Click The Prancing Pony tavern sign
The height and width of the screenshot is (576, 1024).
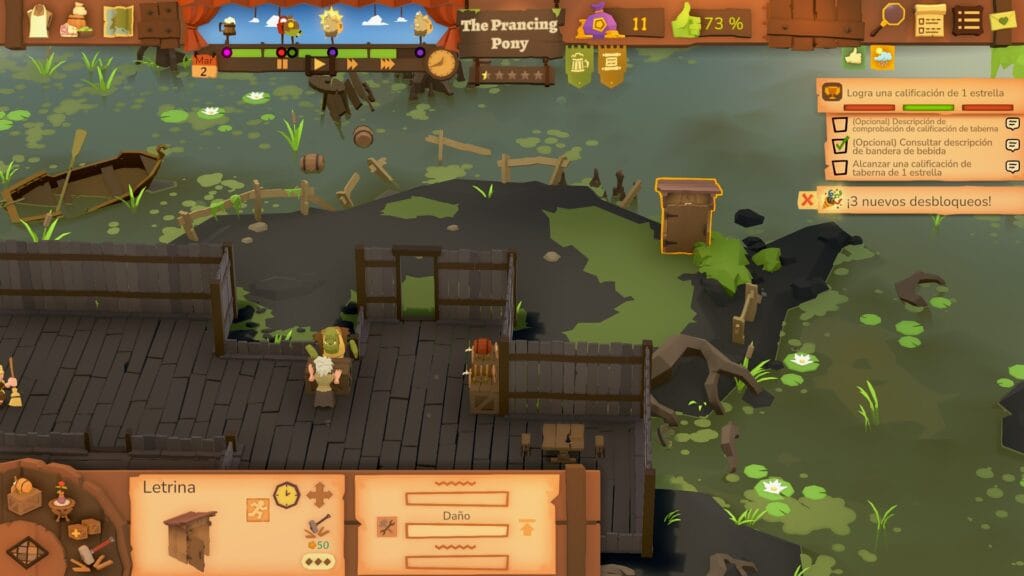tap(509, 34)
